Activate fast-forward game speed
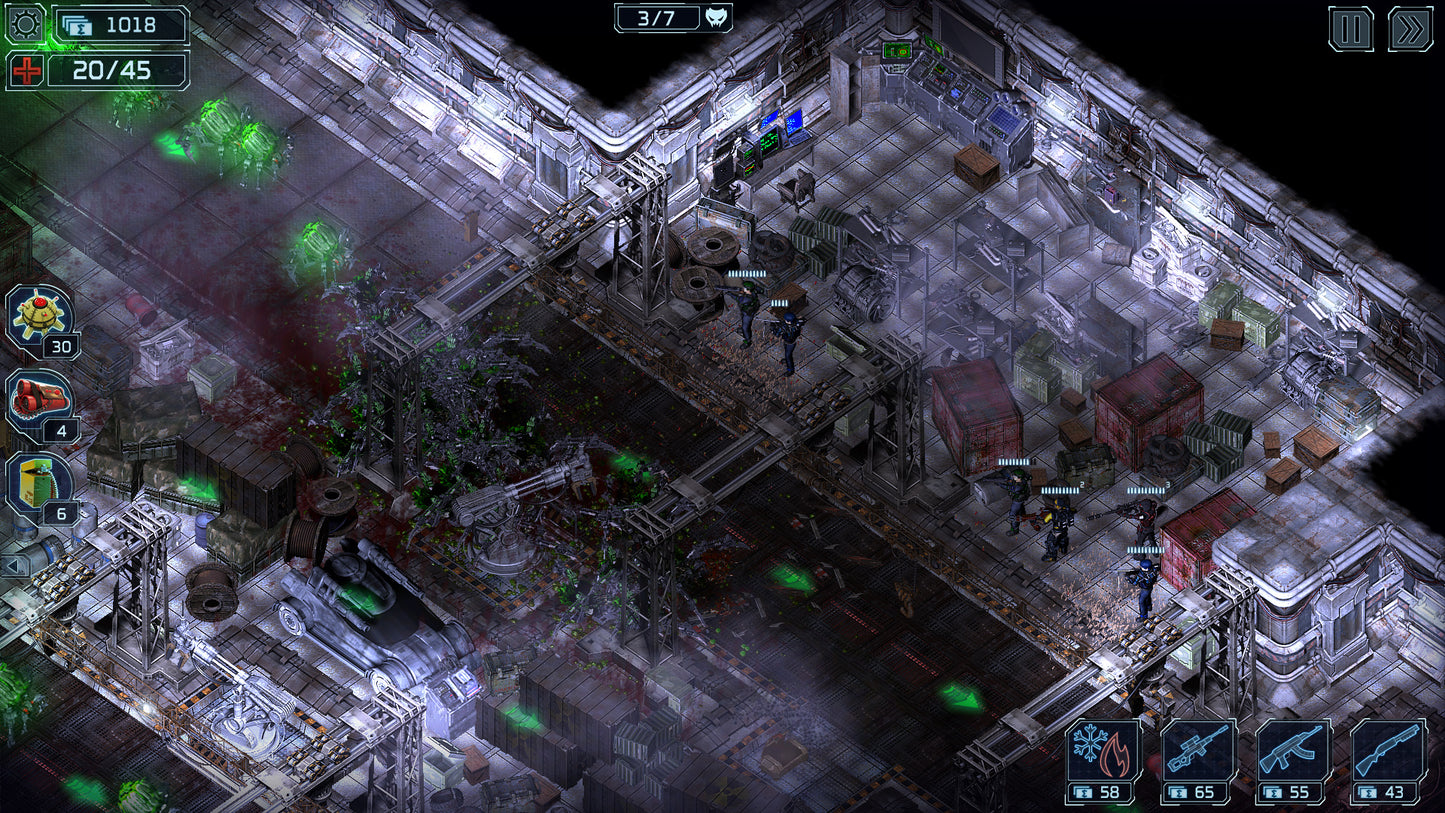Screen dimensions: 1445x813 click(1412, 29)
